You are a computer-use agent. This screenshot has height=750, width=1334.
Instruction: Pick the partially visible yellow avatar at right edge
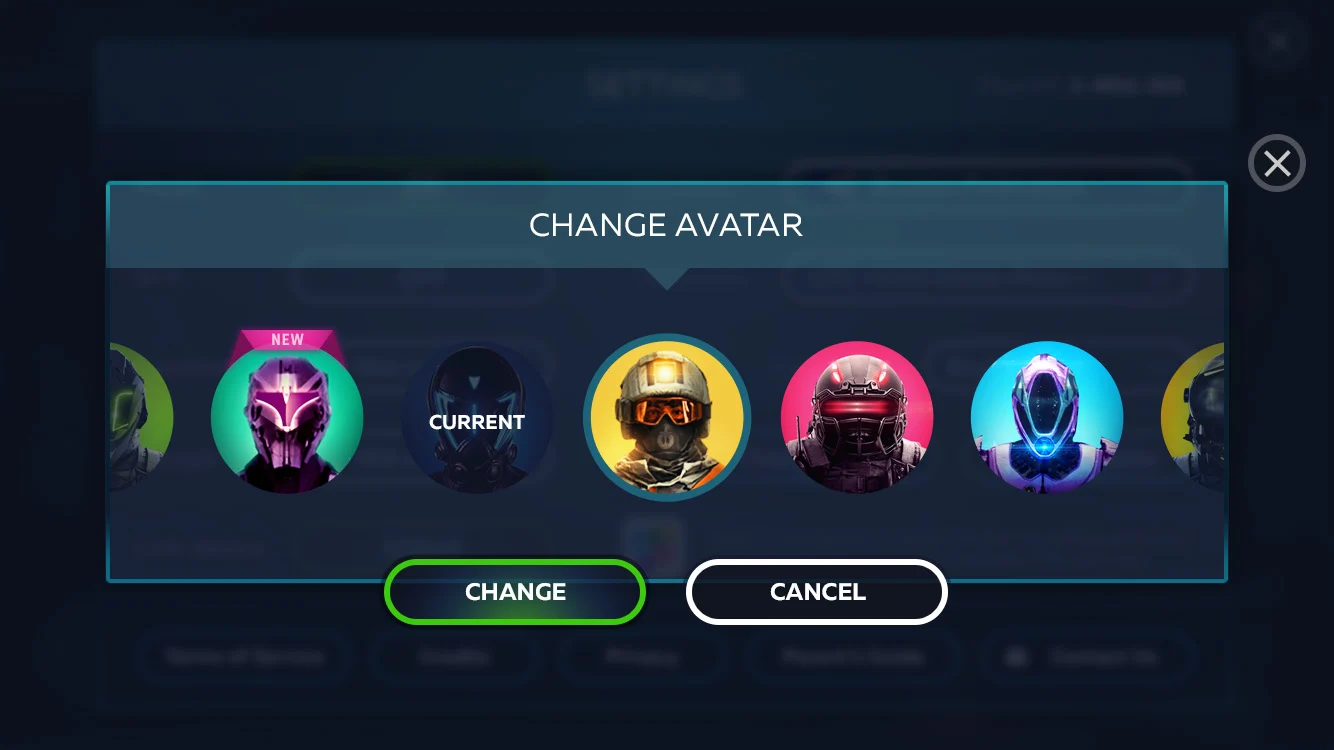[1194, 418]
